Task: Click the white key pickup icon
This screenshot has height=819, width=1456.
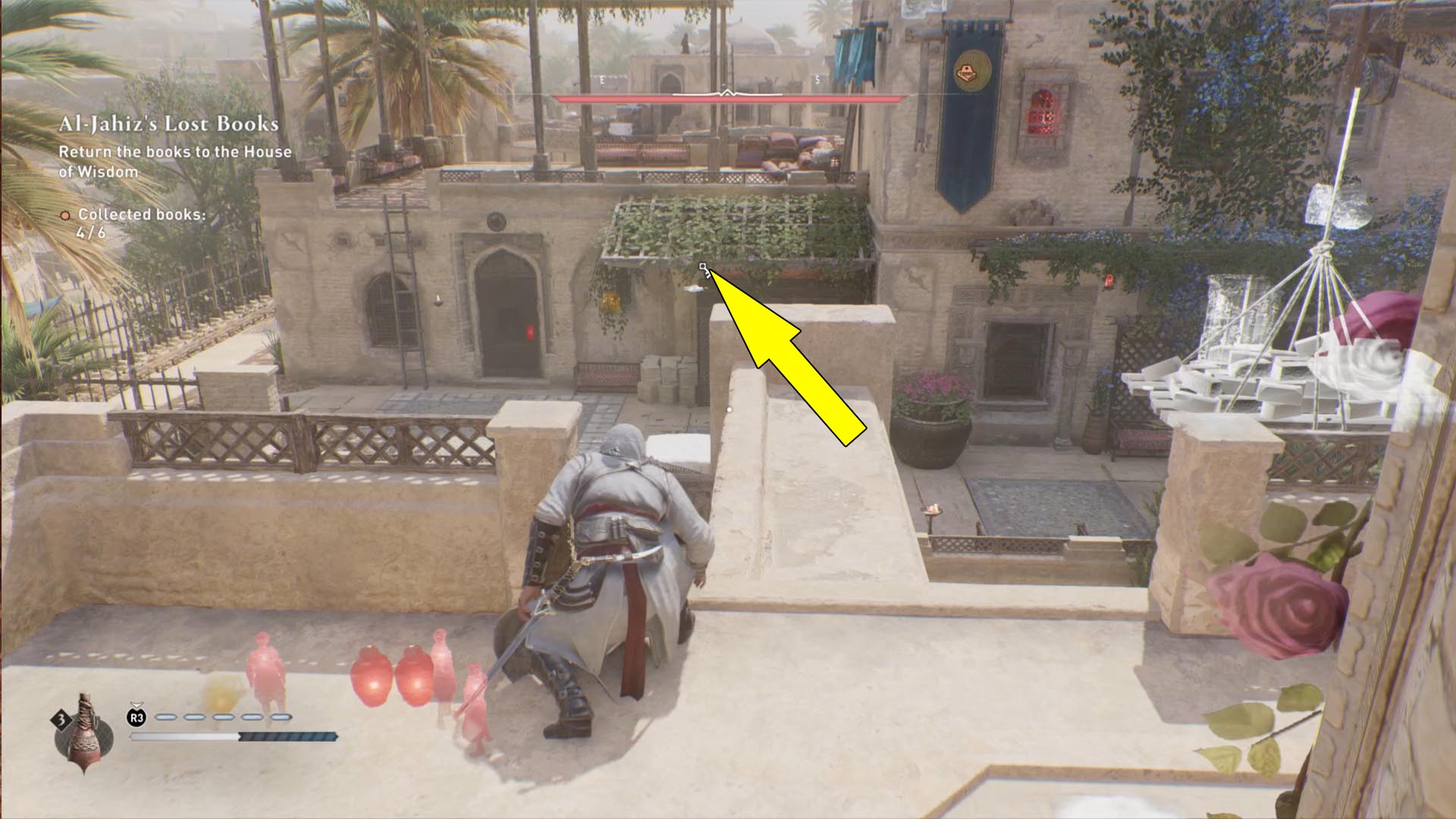Action: [703, 267]
